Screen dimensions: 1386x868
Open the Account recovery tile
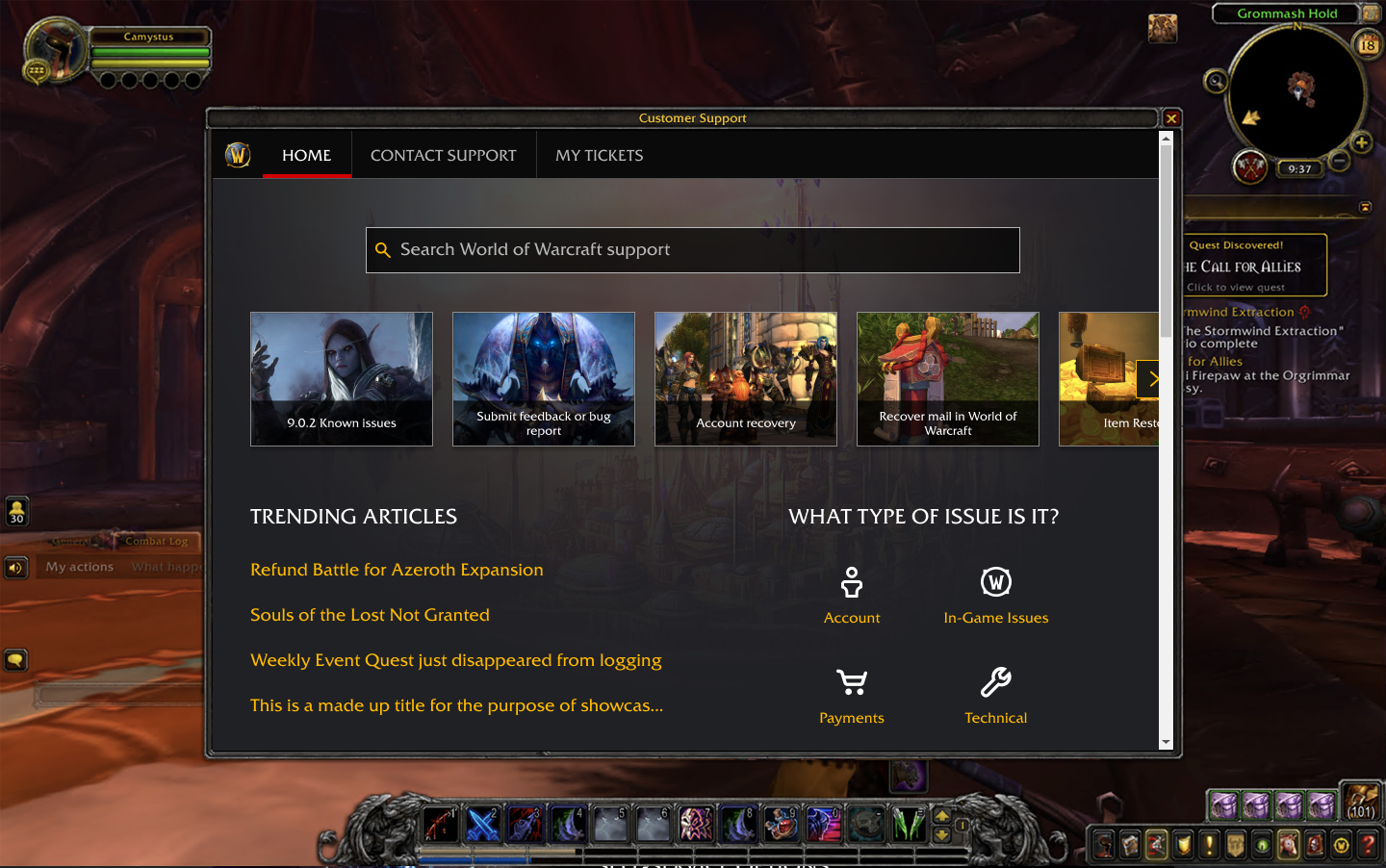tap(746, 379)
